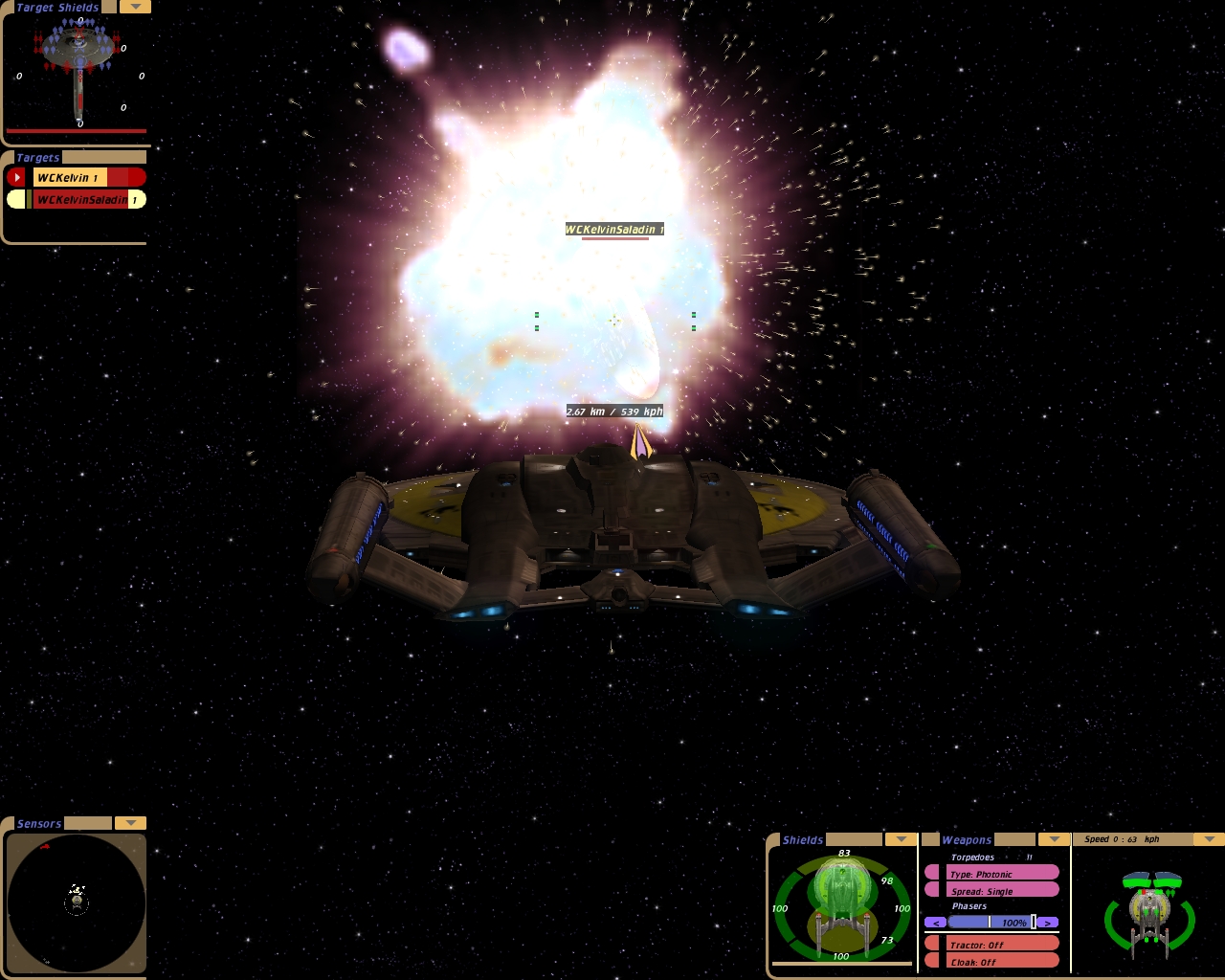Collapse the Shields panel arrow
Viewport: 1225px width, 980px height.
tap(901, 839)
